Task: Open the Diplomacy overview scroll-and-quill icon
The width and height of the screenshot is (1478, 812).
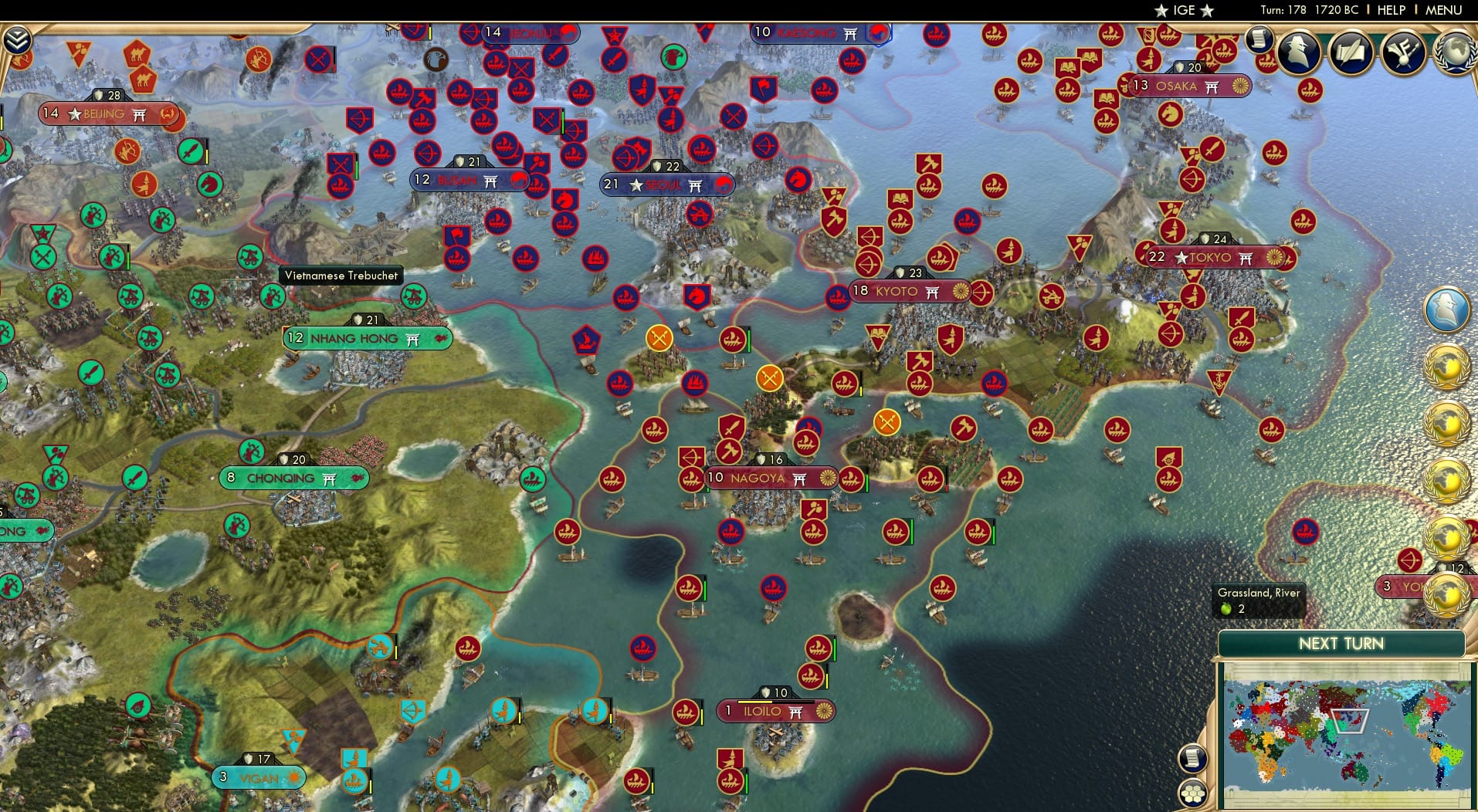Action: [x=1350, y=52]
